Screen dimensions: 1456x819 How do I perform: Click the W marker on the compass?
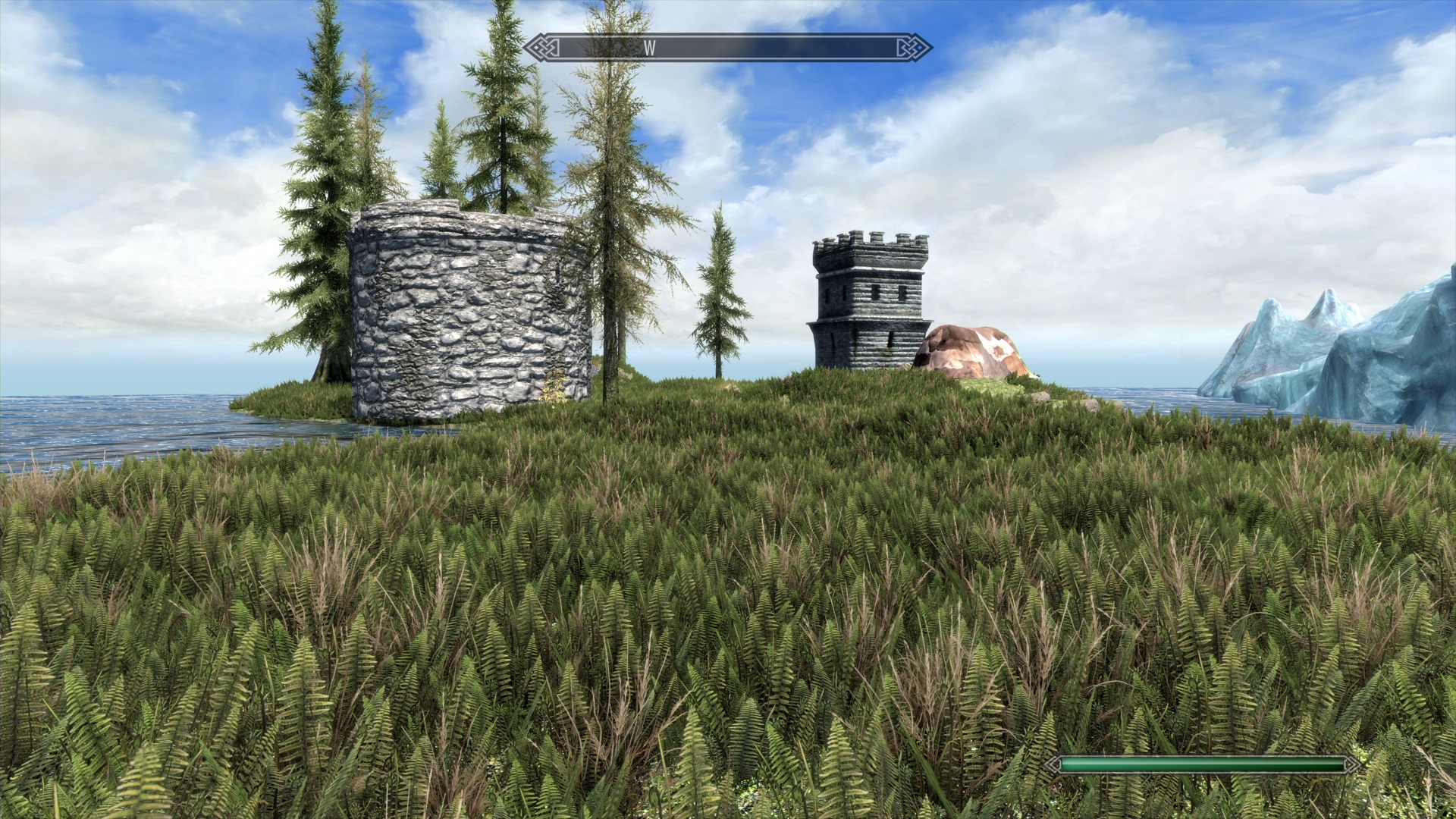(648, 47)
